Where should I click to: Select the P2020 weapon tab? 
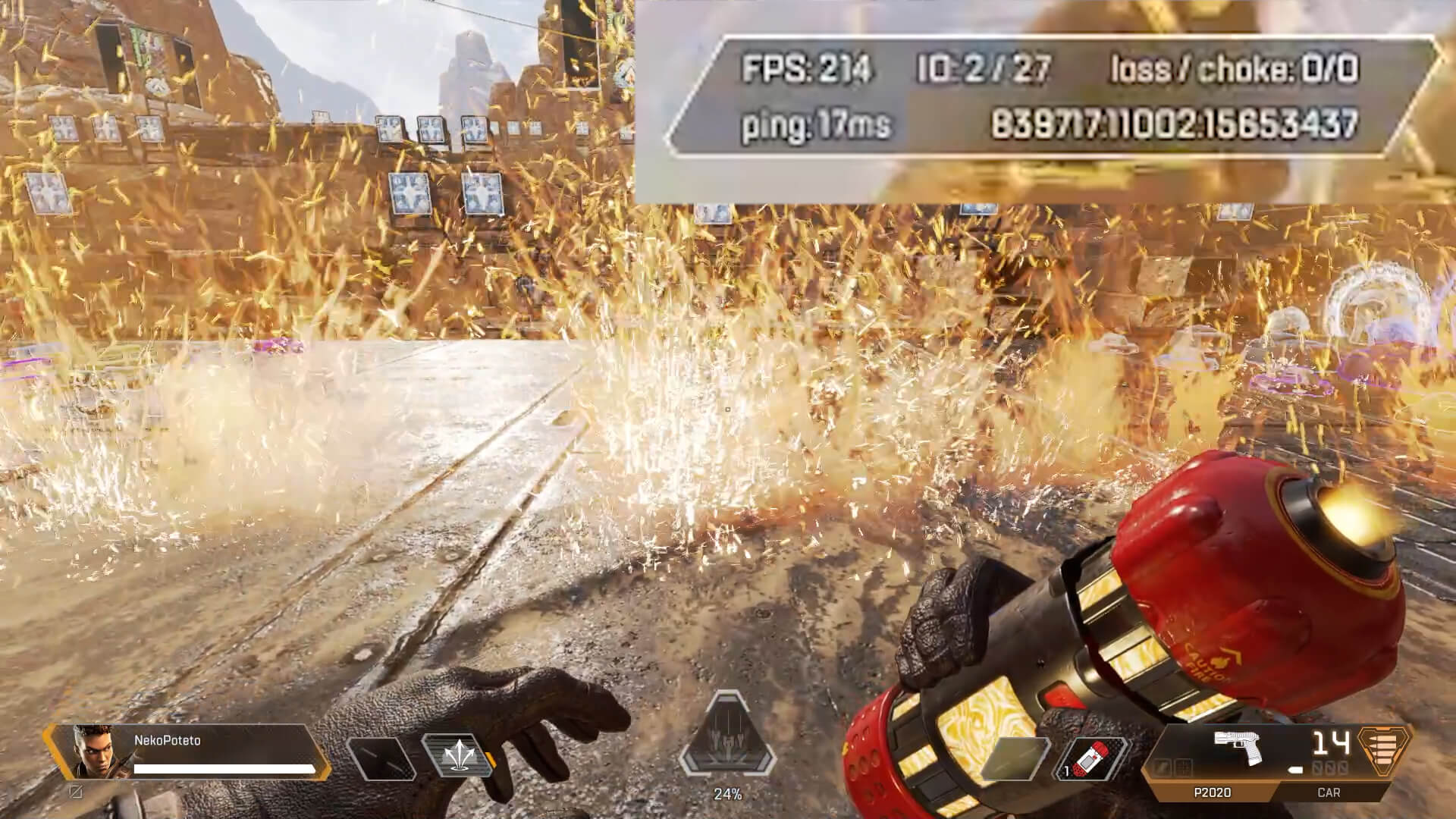pos(1212,792)
